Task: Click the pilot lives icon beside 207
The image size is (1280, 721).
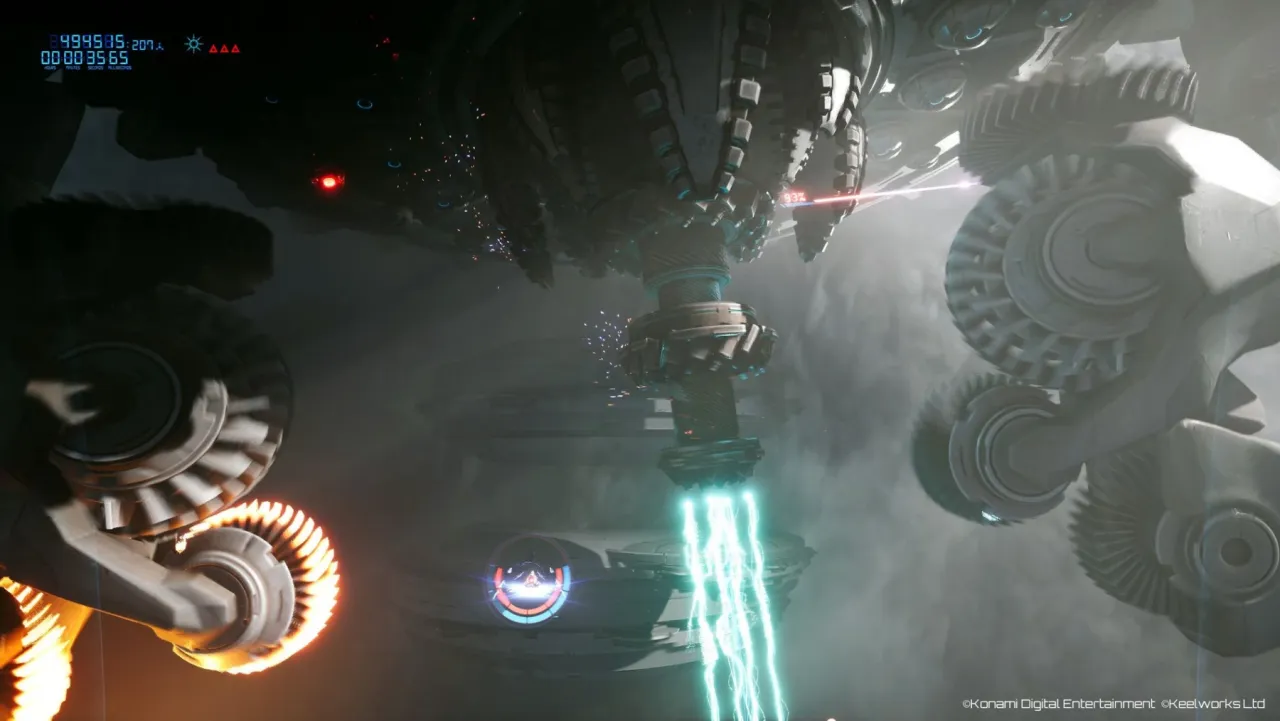Action: pyautogui.click(x=160, y=48)
